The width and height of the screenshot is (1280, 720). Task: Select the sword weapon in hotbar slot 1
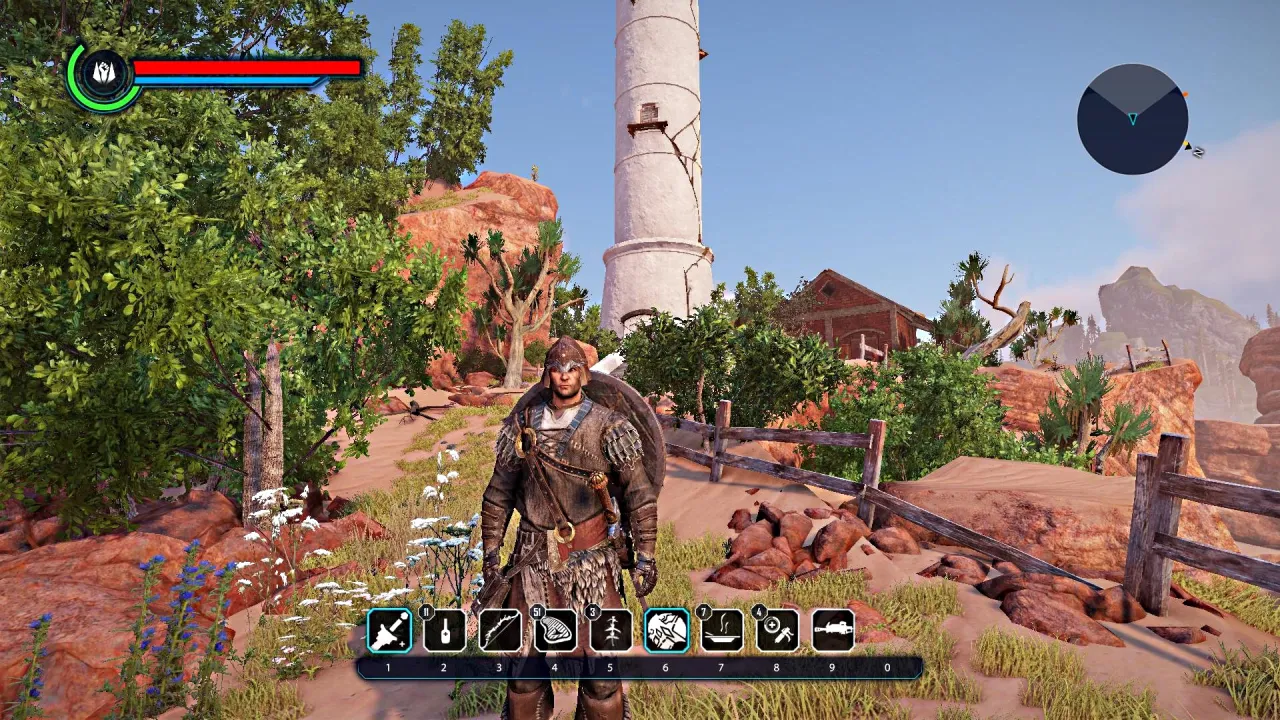click(389, 631)
